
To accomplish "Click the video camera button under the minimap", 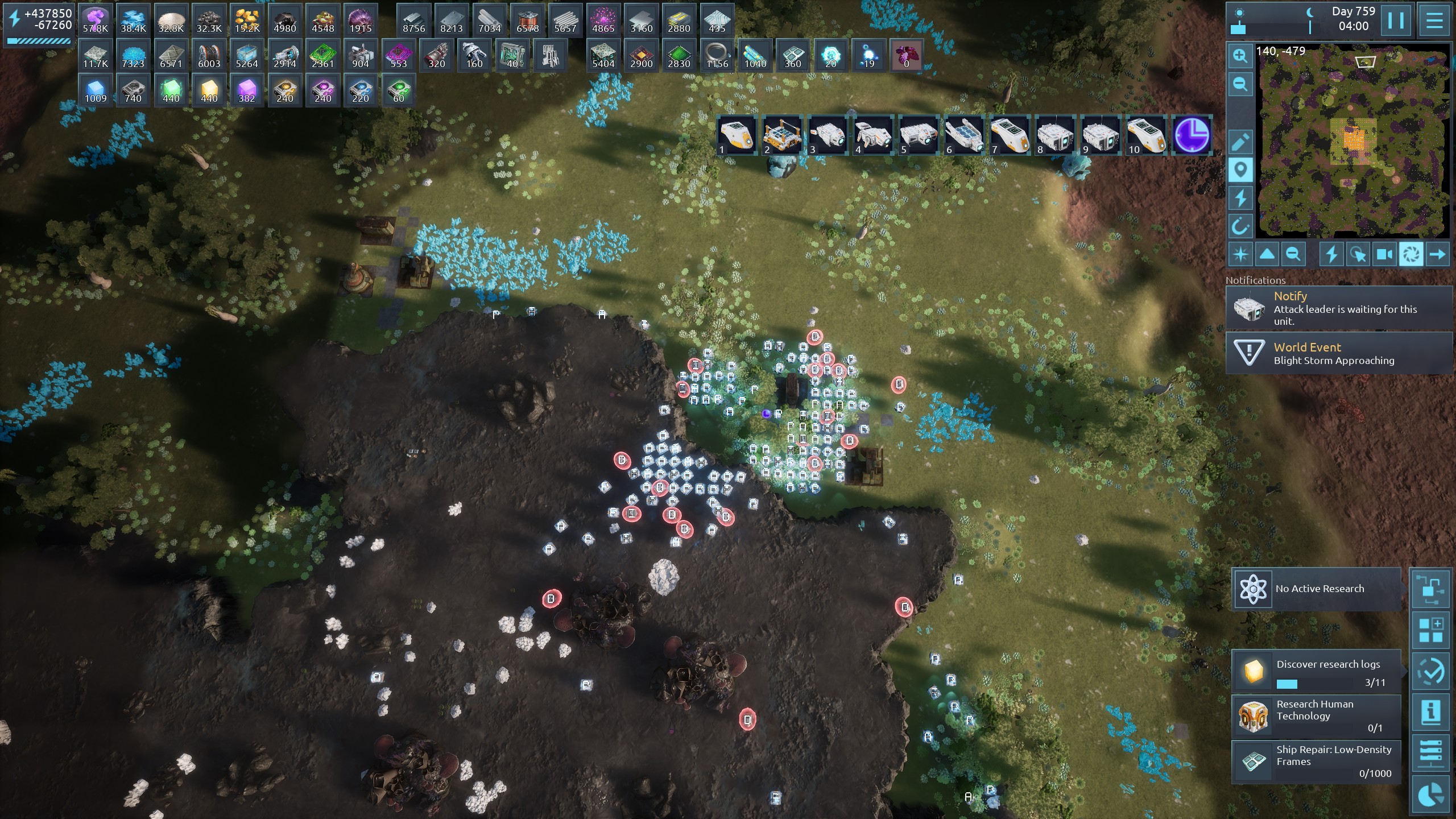I will pos(1384,254).
